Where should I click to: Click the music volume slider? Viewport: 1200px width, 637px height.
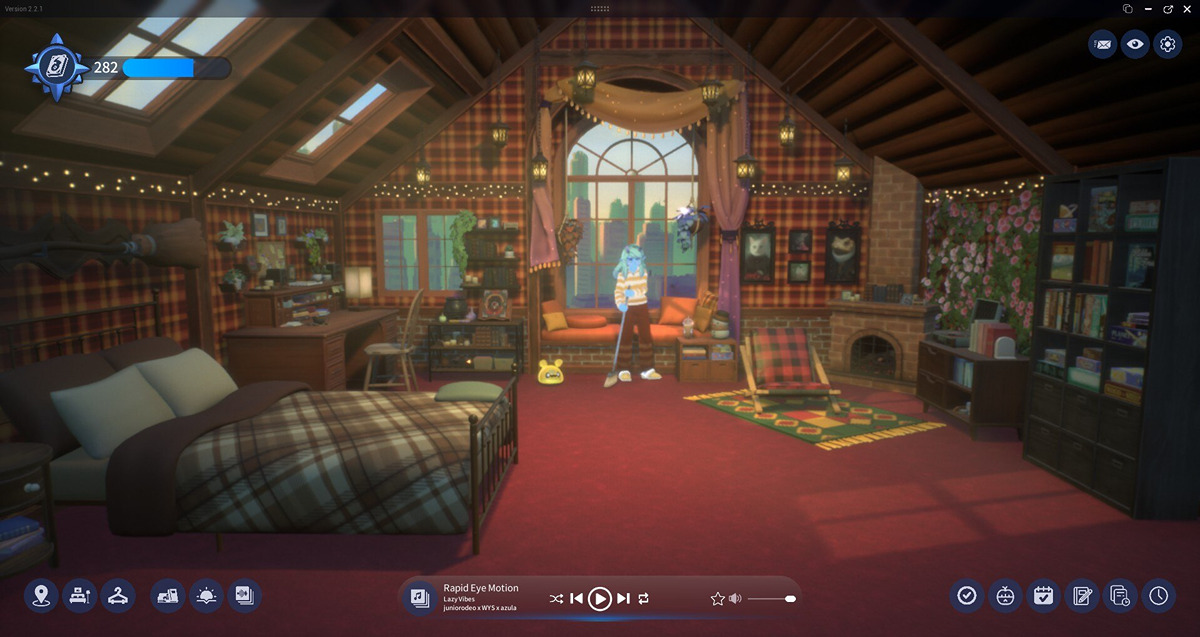[x=770, y=598]
